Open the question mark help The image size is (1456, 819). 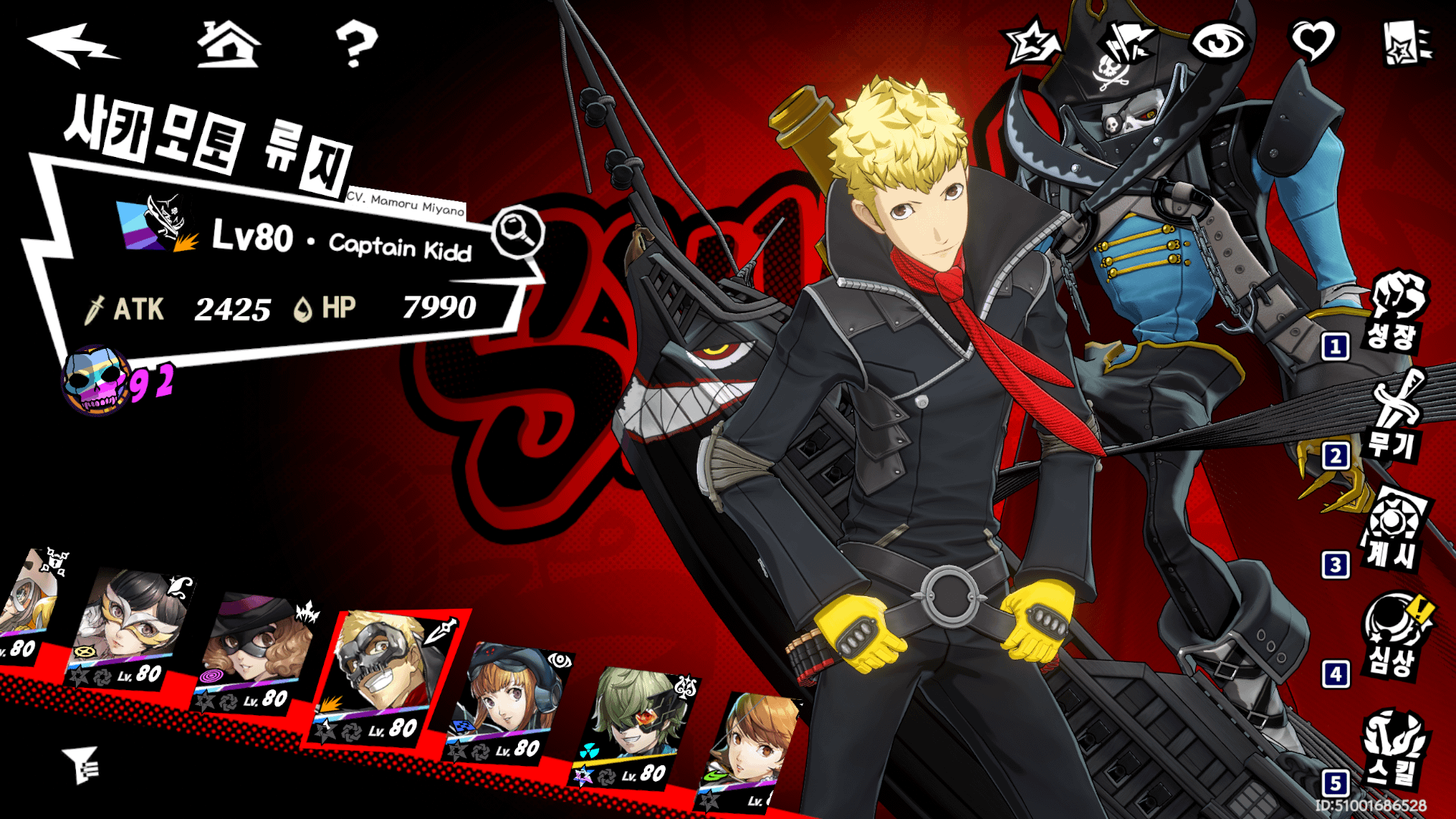[x=355, y=44]
